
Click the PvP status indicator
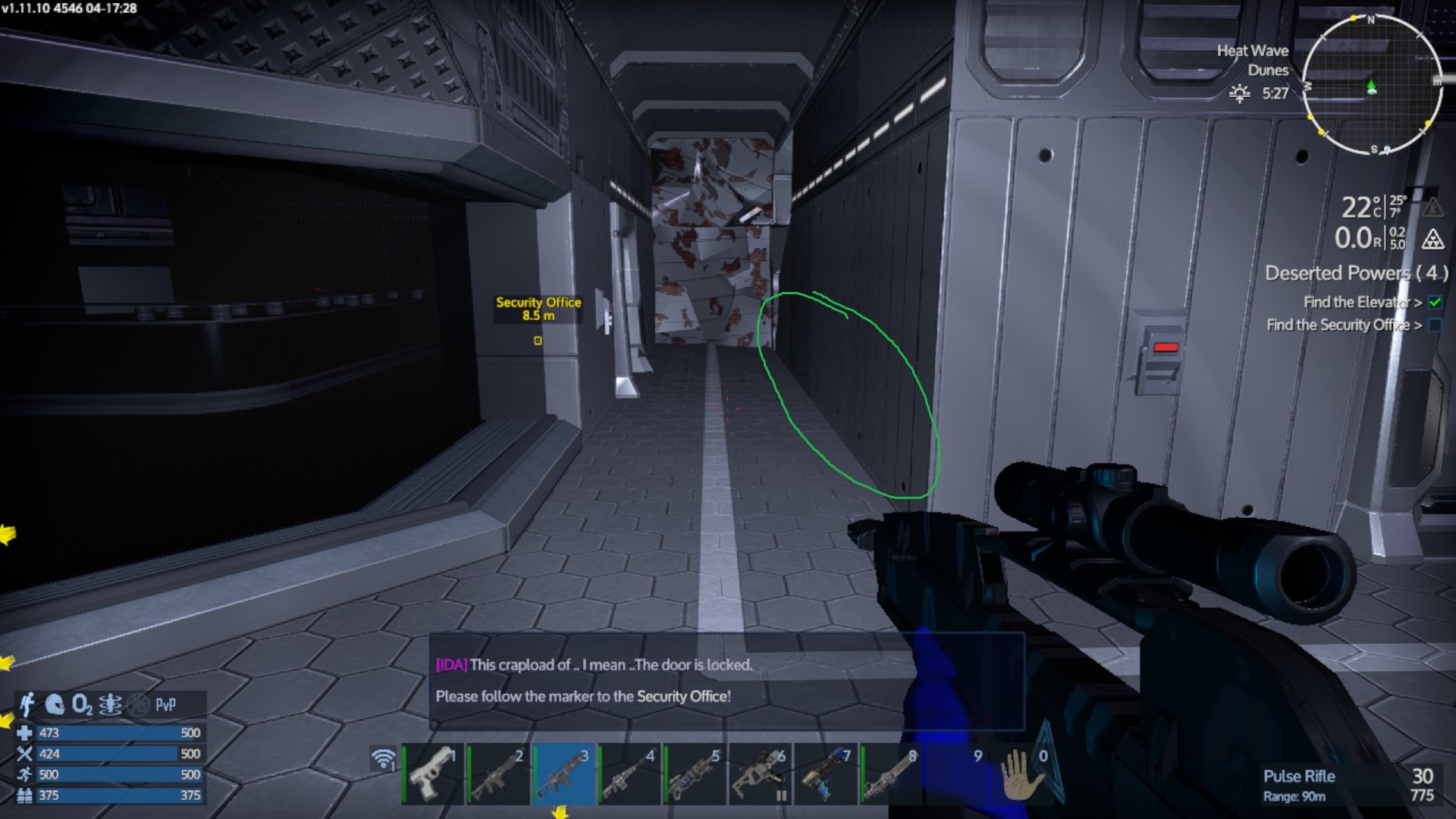click(x=165, y=705)
